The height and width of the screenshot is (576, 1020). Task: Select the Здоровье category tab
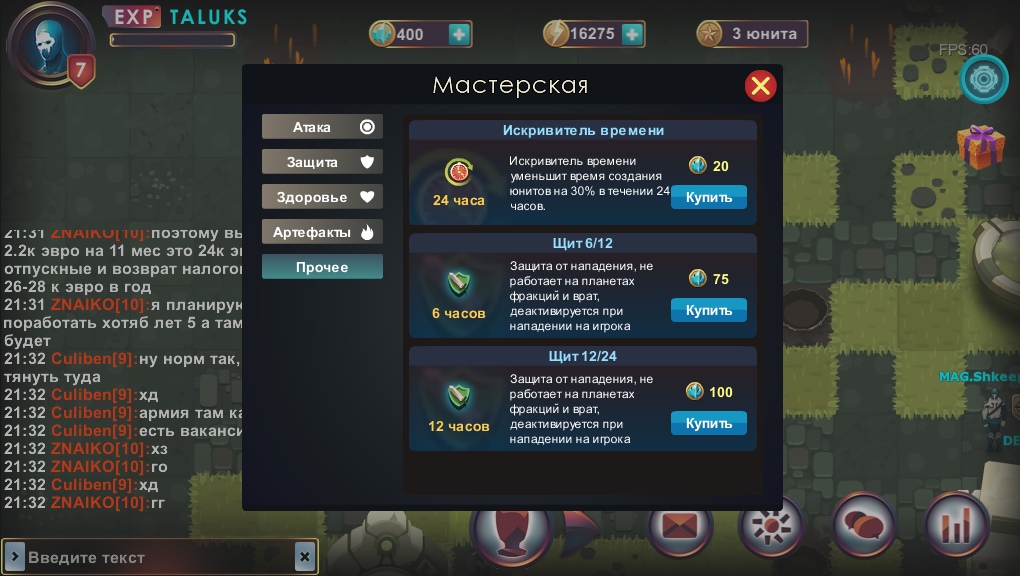coord(322,197)
